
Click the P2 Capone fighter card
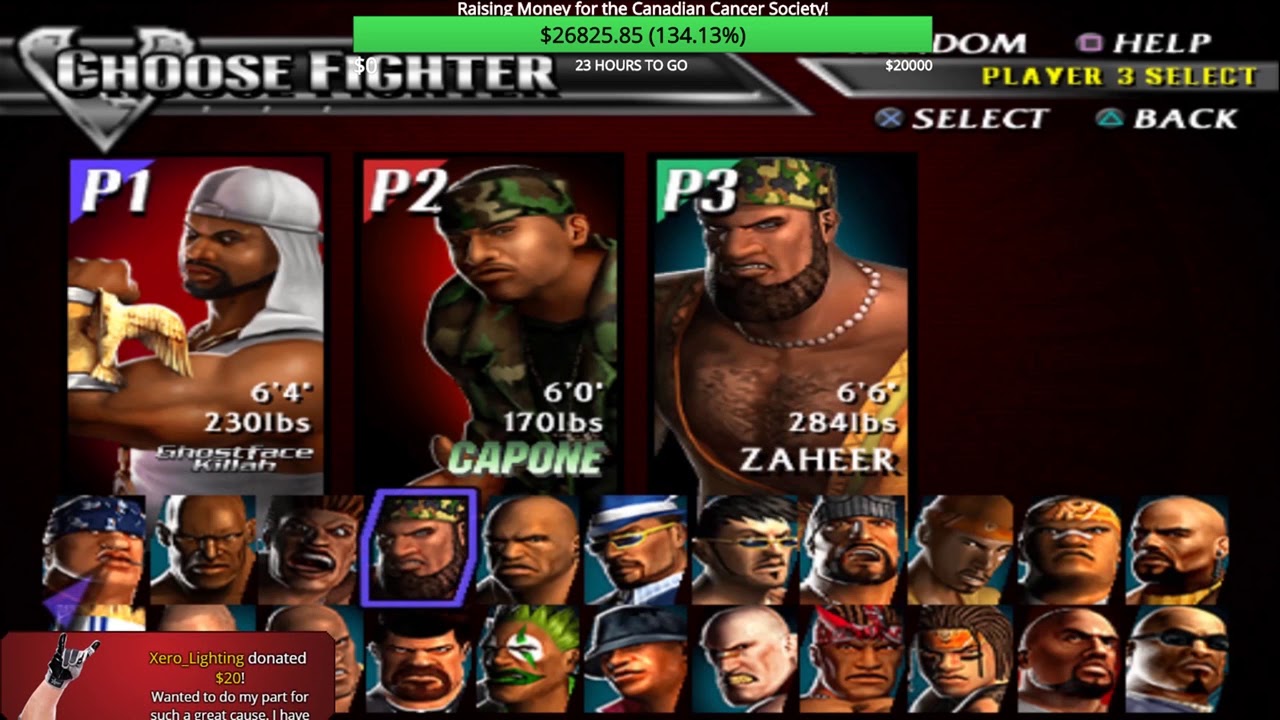click(x=490, y=320)
